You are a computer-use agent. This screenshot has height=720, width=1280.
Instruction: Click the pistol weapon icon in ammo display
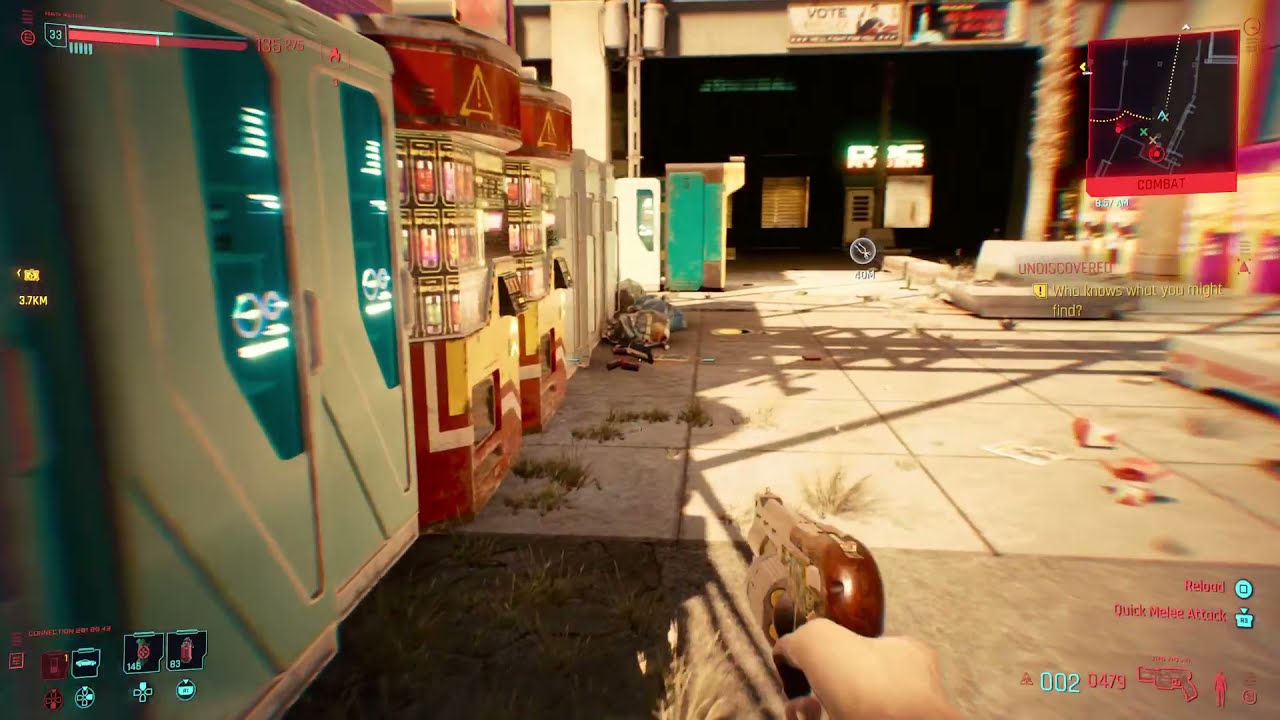coord(1166,681)
